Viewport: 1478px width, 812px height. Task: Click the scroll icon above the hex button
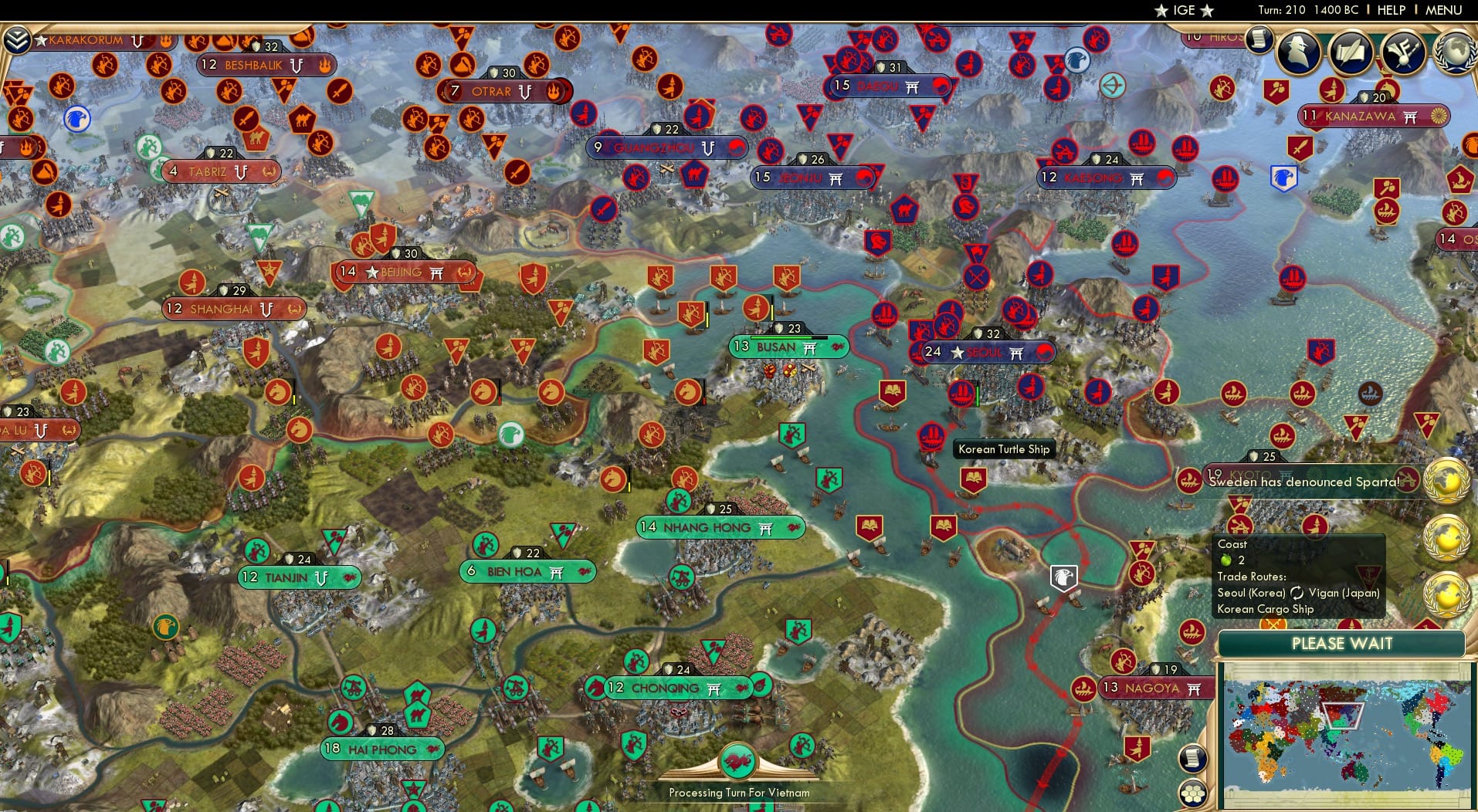(1194, 759)
